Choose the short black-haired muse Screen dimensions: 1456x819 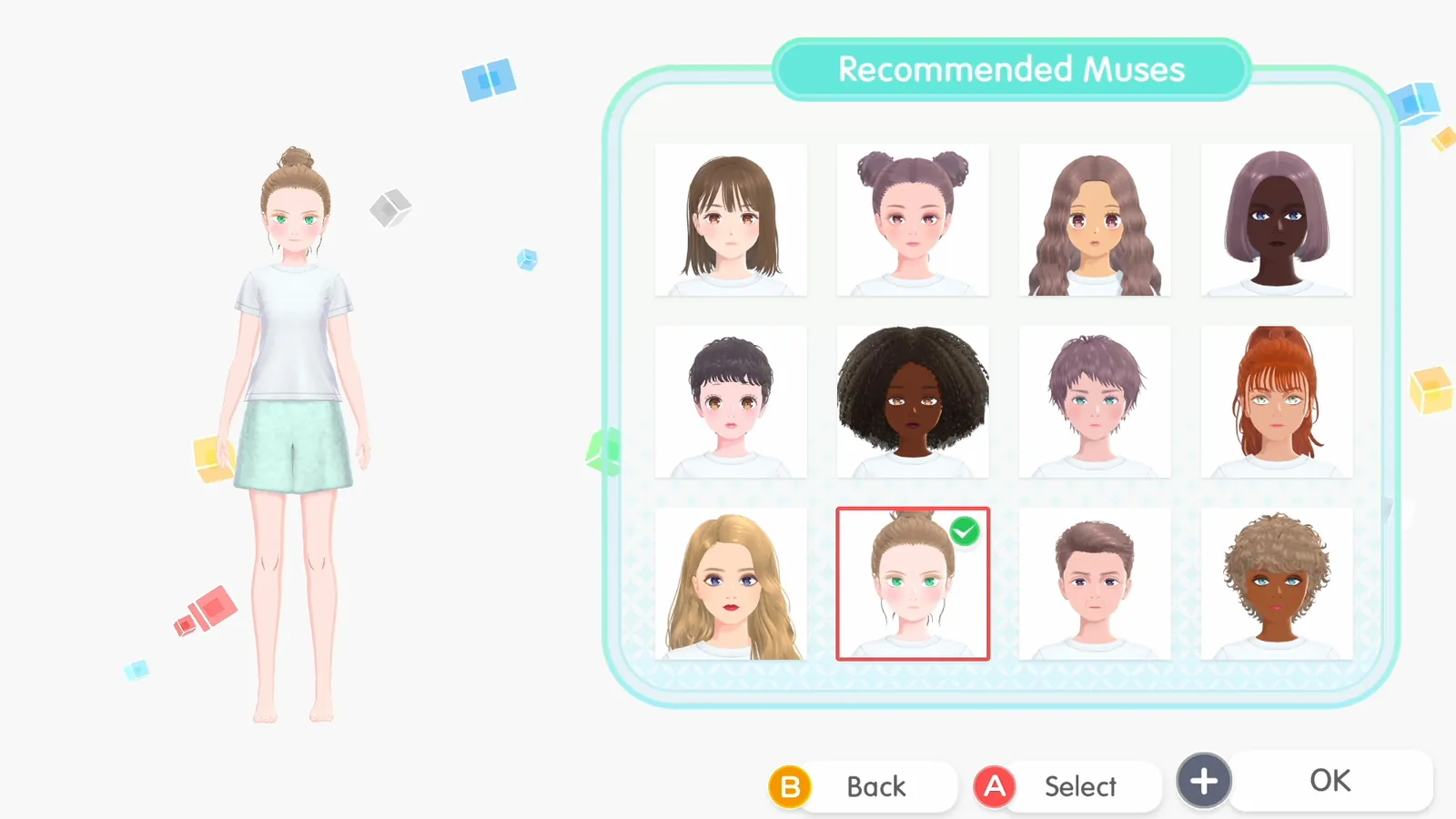click(x=730, y=401)
